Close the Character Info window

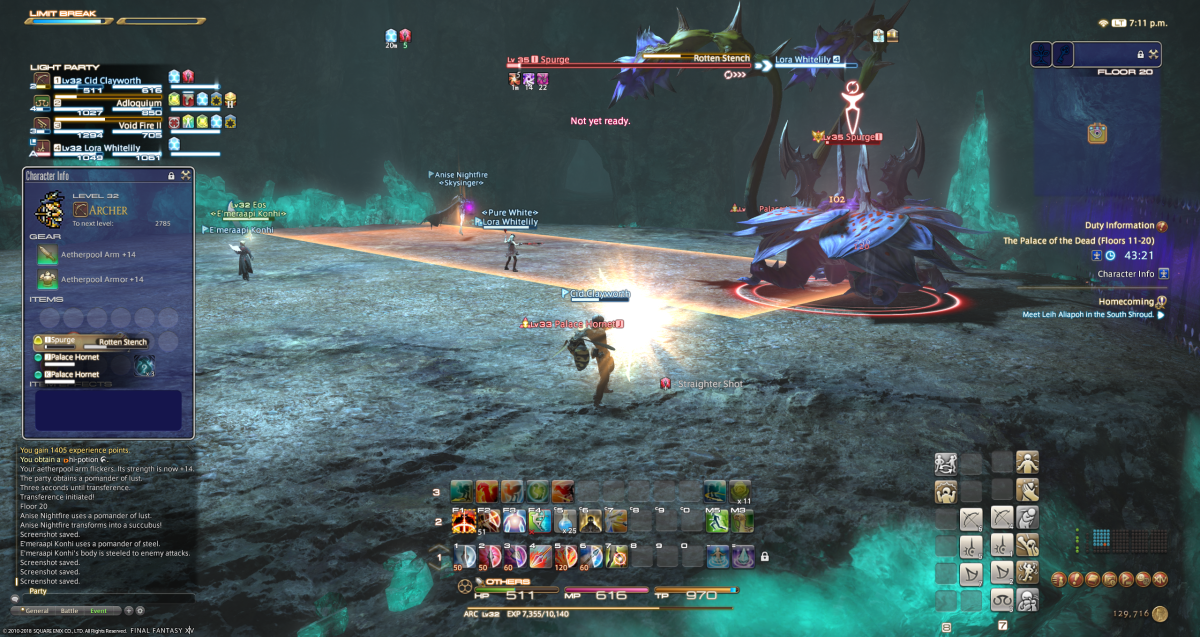pos(185,175)
